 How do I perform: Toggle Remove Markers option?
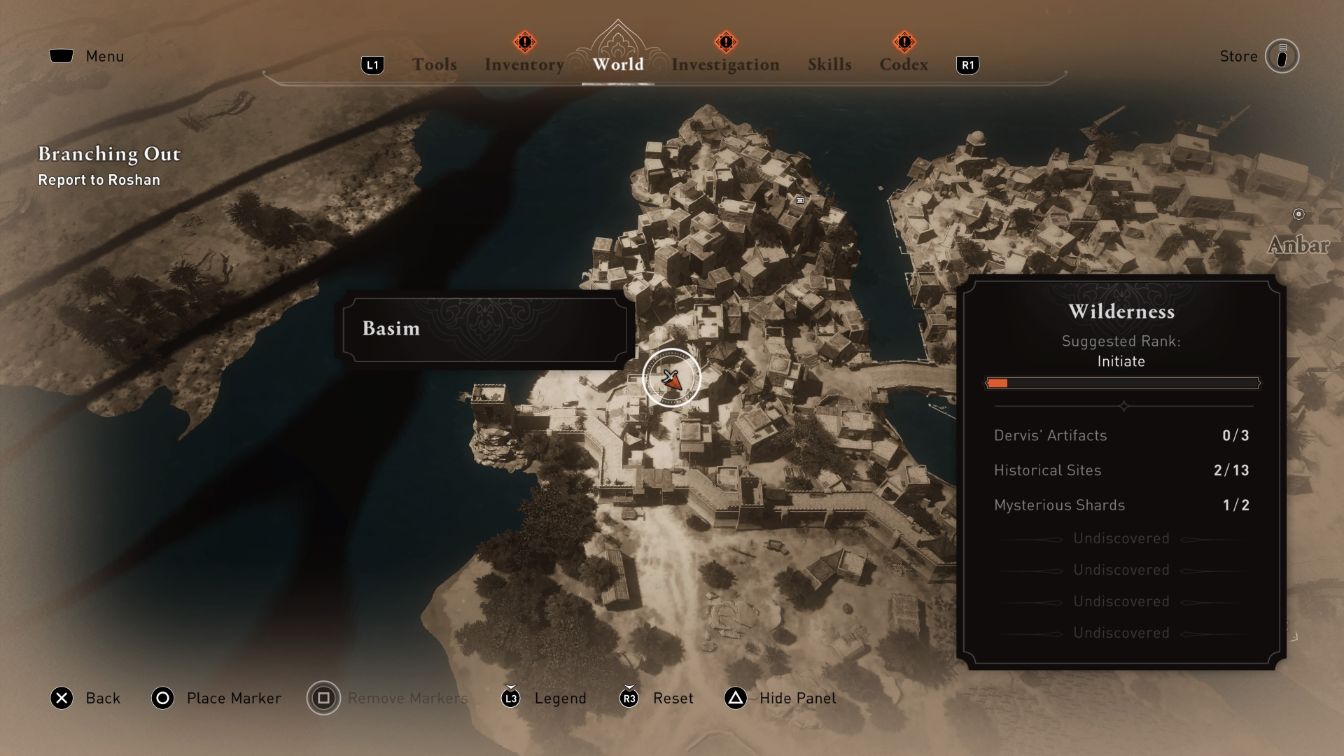click(322, 697)
